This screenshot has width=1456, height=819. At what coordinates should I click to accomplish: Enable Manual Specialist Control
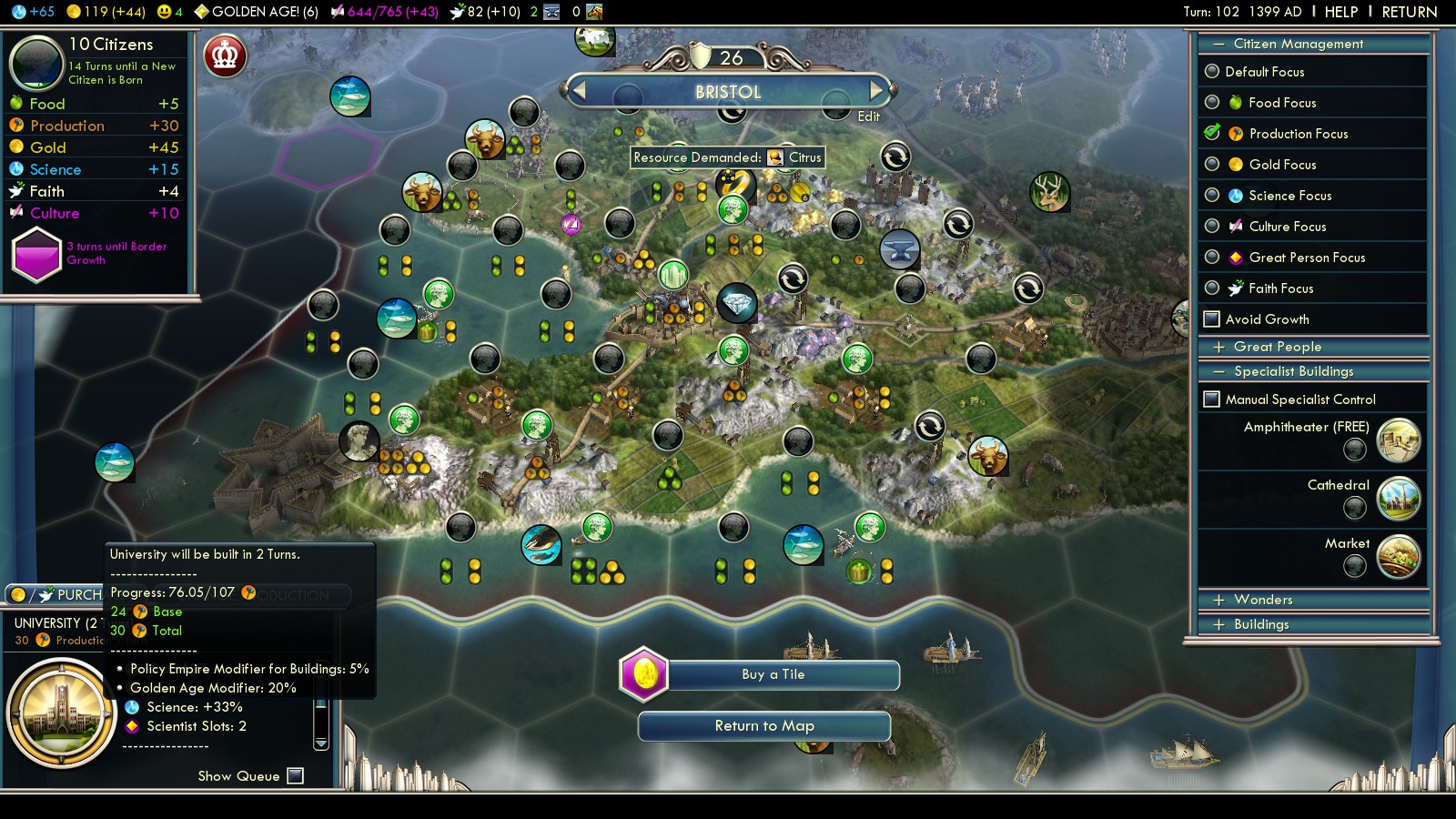[x=1212, y=399]
